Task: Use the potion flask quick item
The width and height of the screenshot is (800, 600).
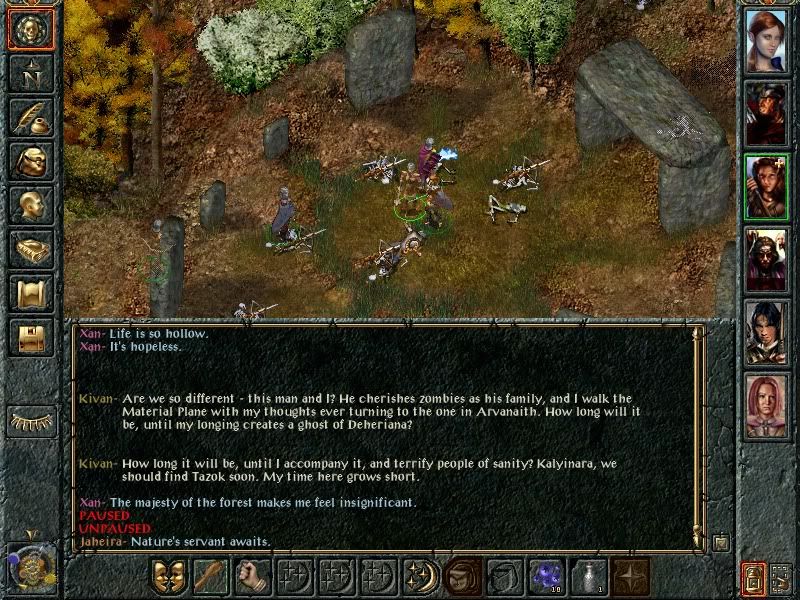Action: point(588,578)
